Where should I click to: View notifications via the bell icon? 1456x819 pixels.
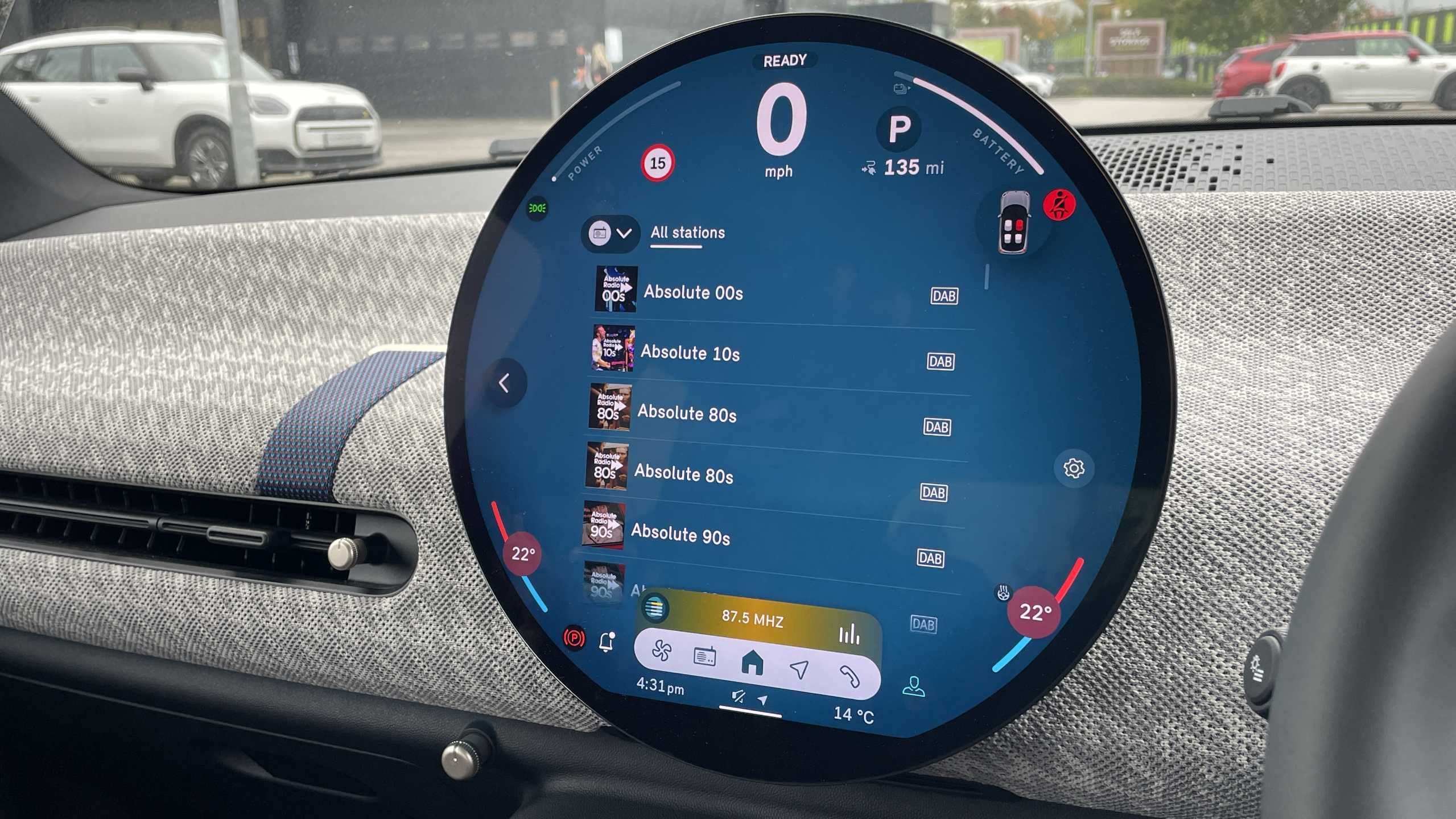tap(607, 642)
